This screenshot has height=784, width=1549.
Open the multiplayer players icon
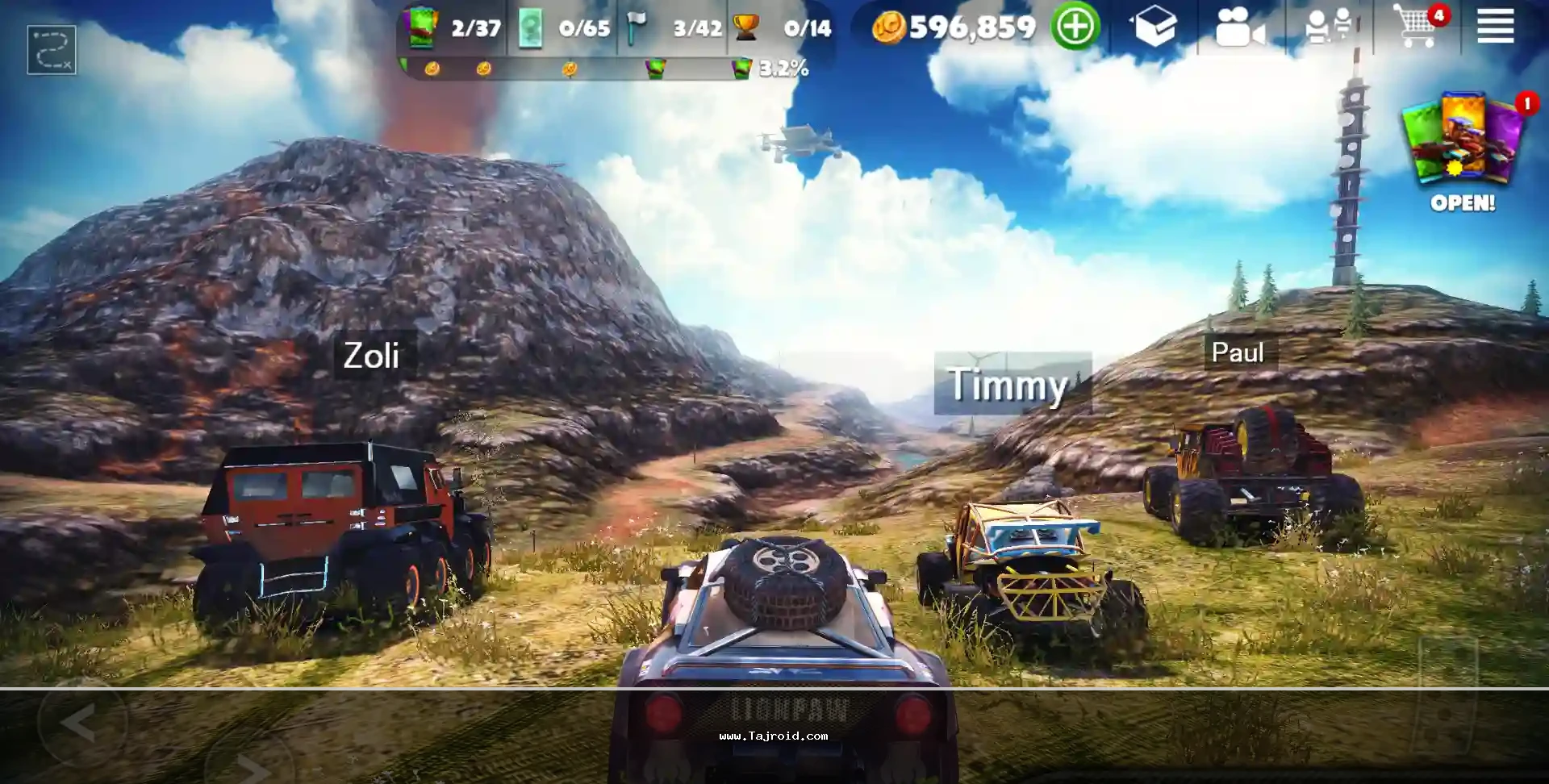tap(1327, 27)
